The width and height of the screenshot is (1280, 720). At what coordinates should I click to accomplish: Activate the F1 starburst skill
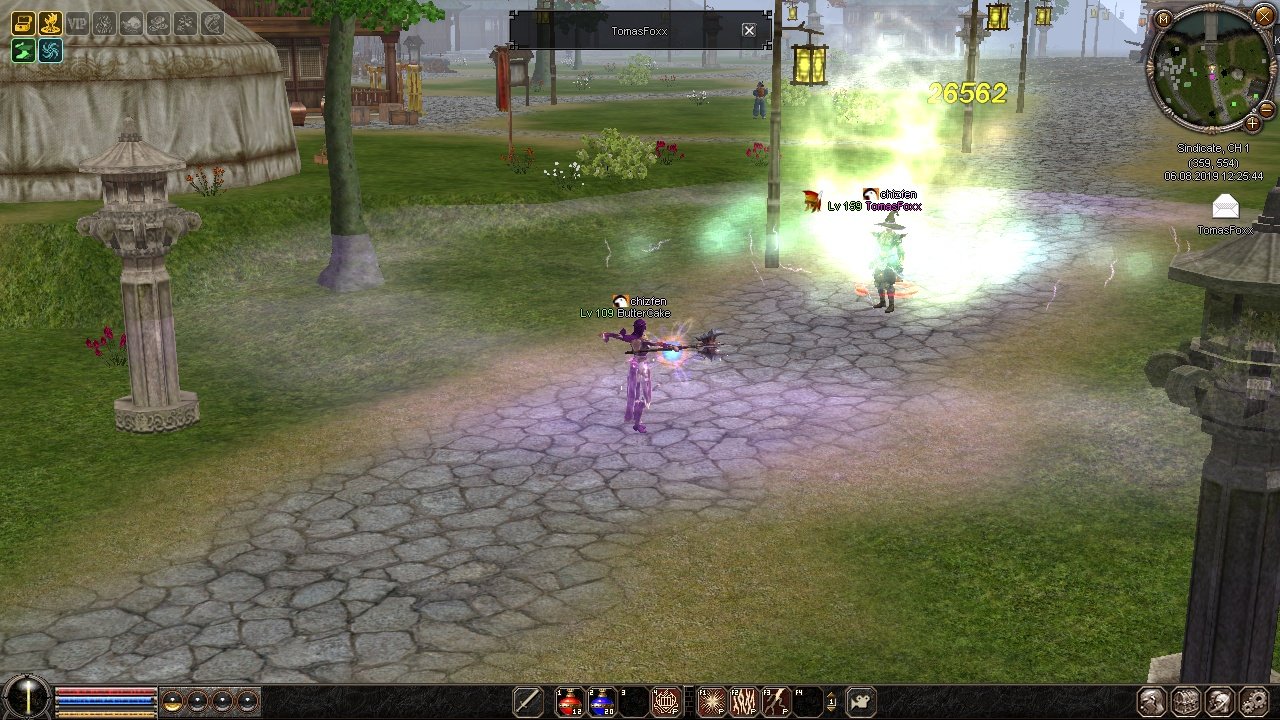pos(711,701)
